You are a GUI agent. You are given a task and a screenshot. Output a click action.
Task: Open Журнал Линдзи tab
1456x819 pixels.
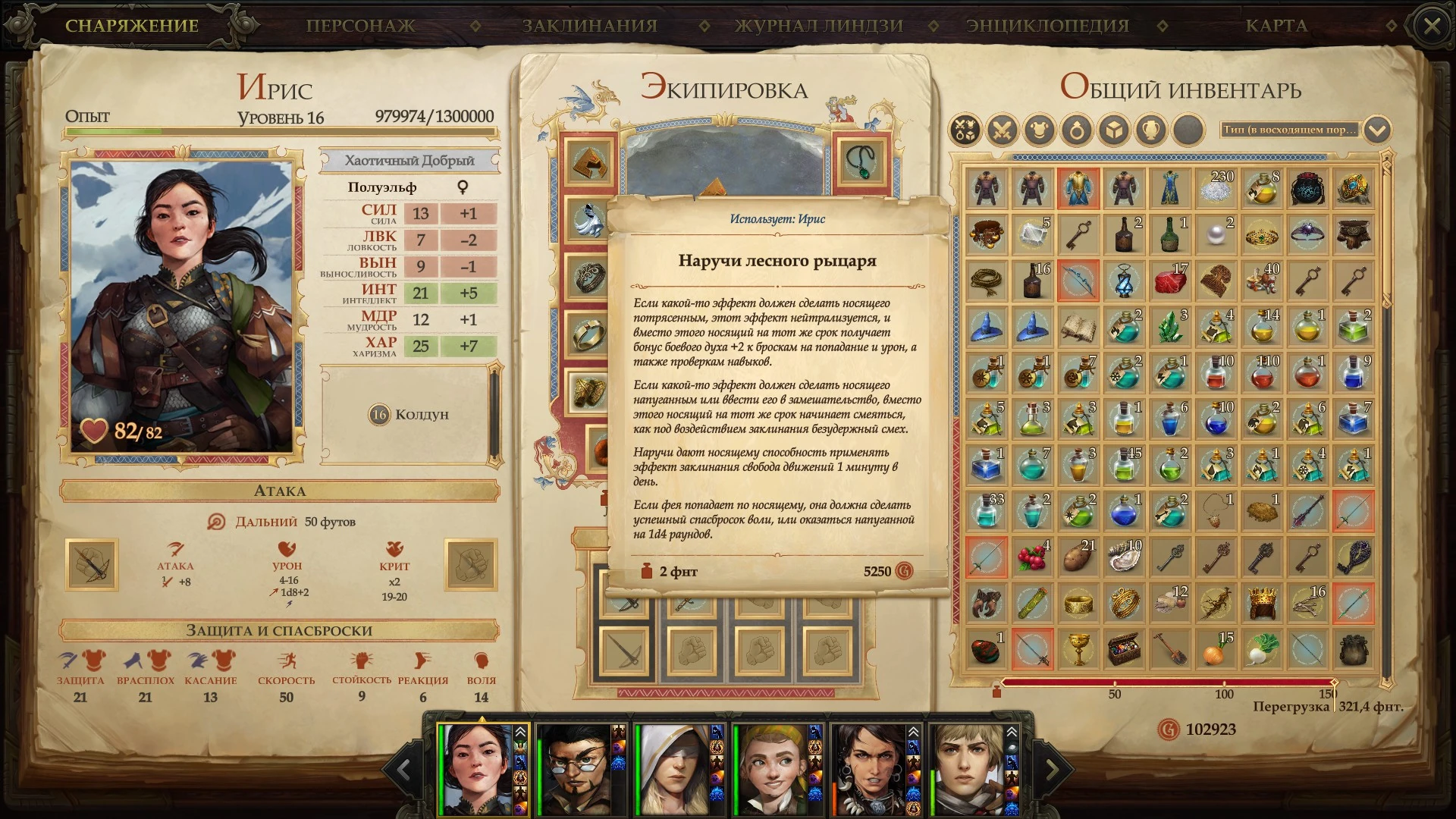pos(819,26)
